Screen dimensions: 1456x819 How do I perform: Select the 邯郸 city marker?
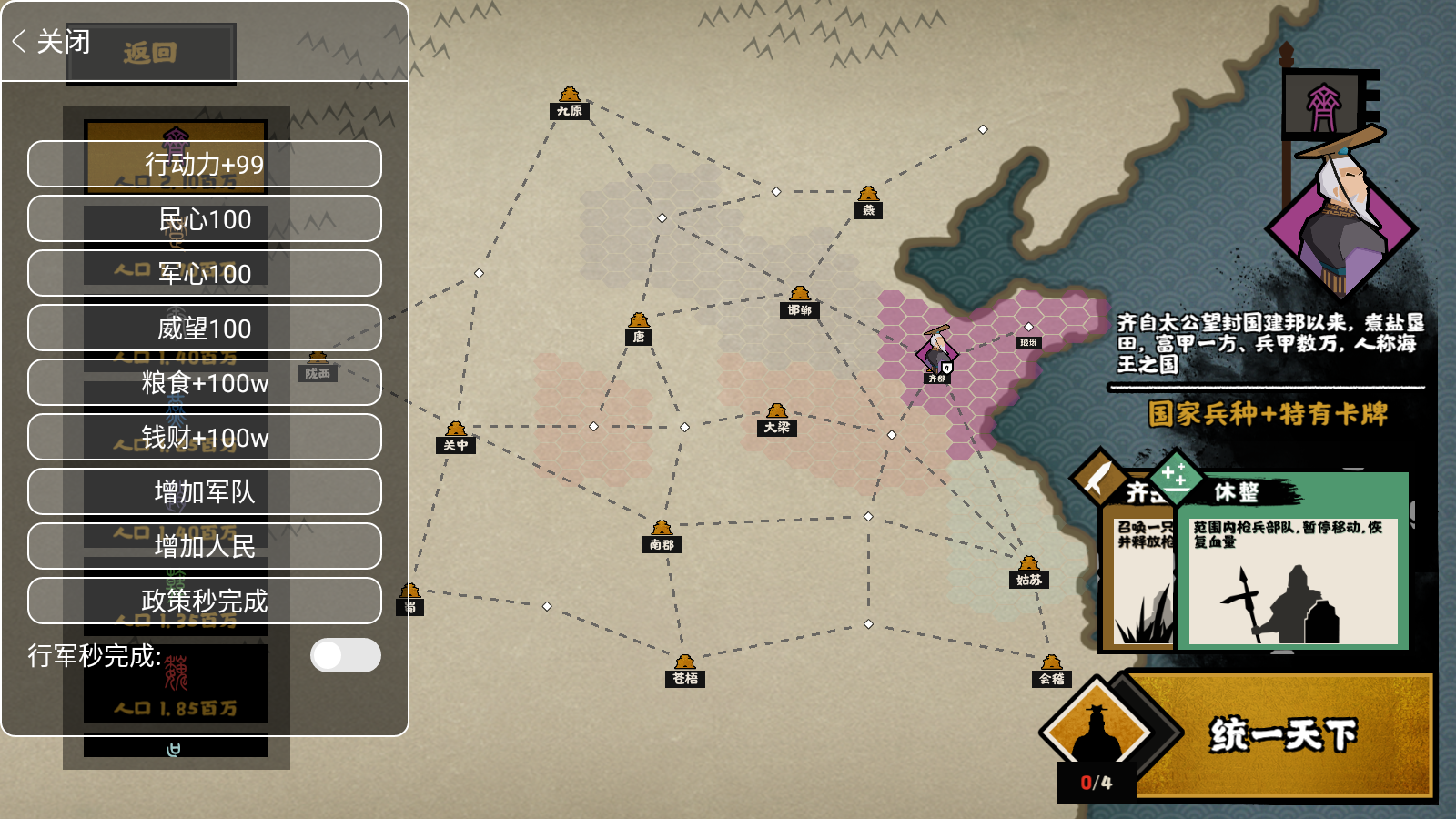(800, 301)
